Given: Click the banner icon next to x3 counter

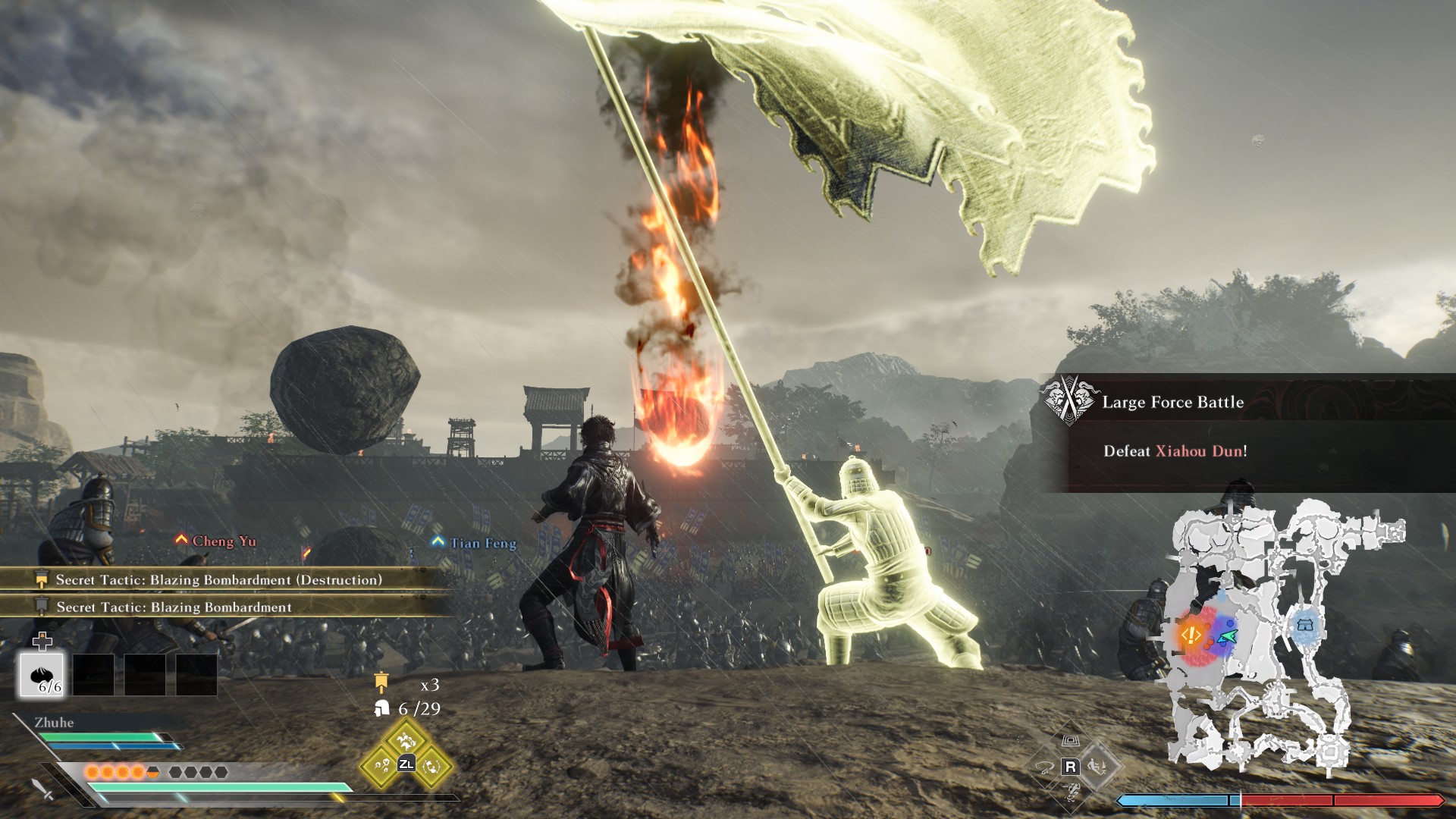Looking at the screenshot, I should click(x=381, y=682).
